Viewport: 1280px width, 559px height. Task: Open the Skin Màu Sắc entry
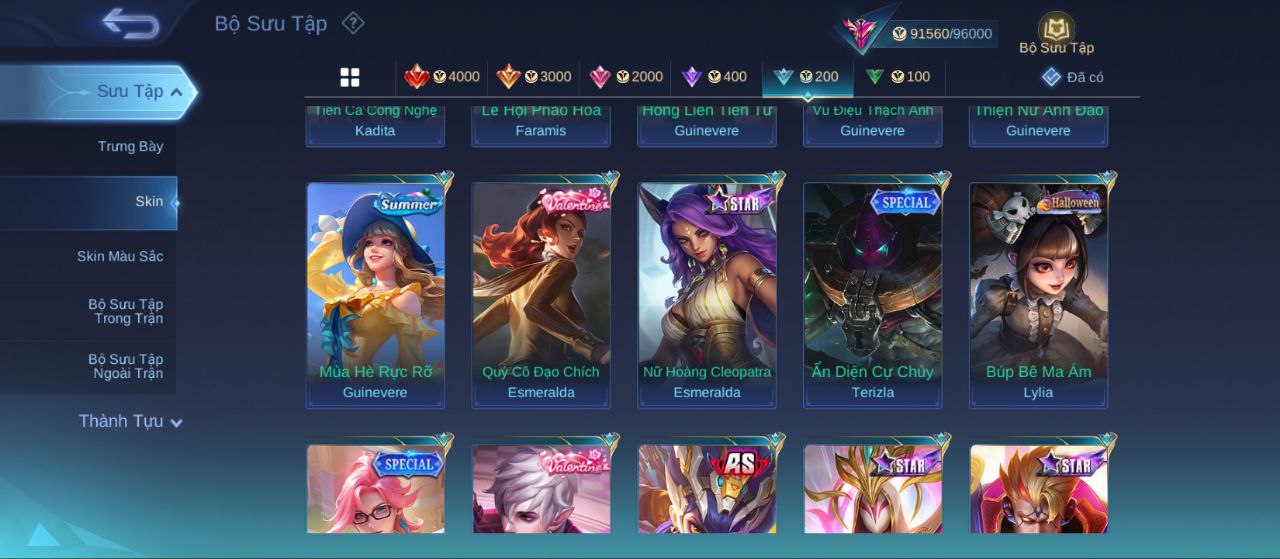coord(120,257)
